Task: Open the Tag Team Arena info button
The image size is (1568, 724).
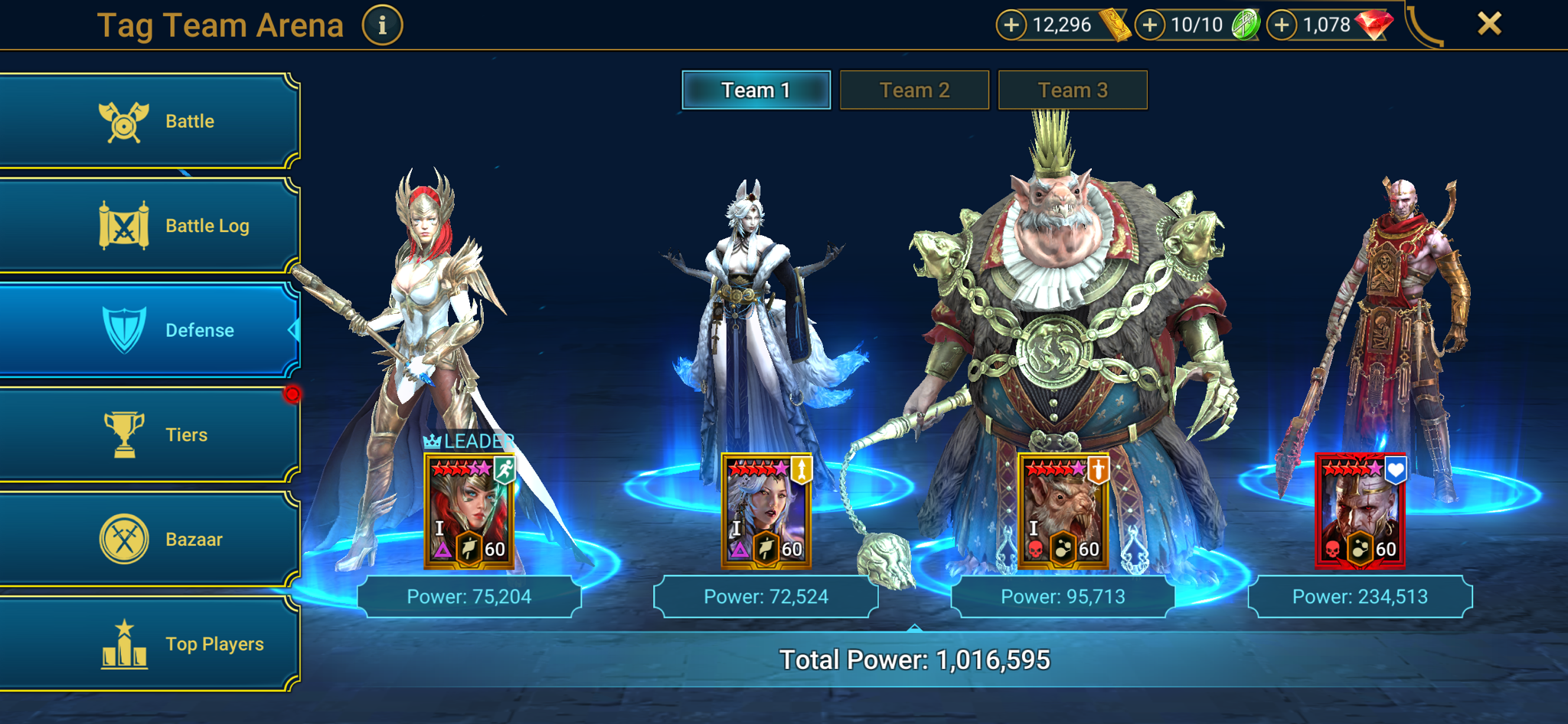Action: 382,25
